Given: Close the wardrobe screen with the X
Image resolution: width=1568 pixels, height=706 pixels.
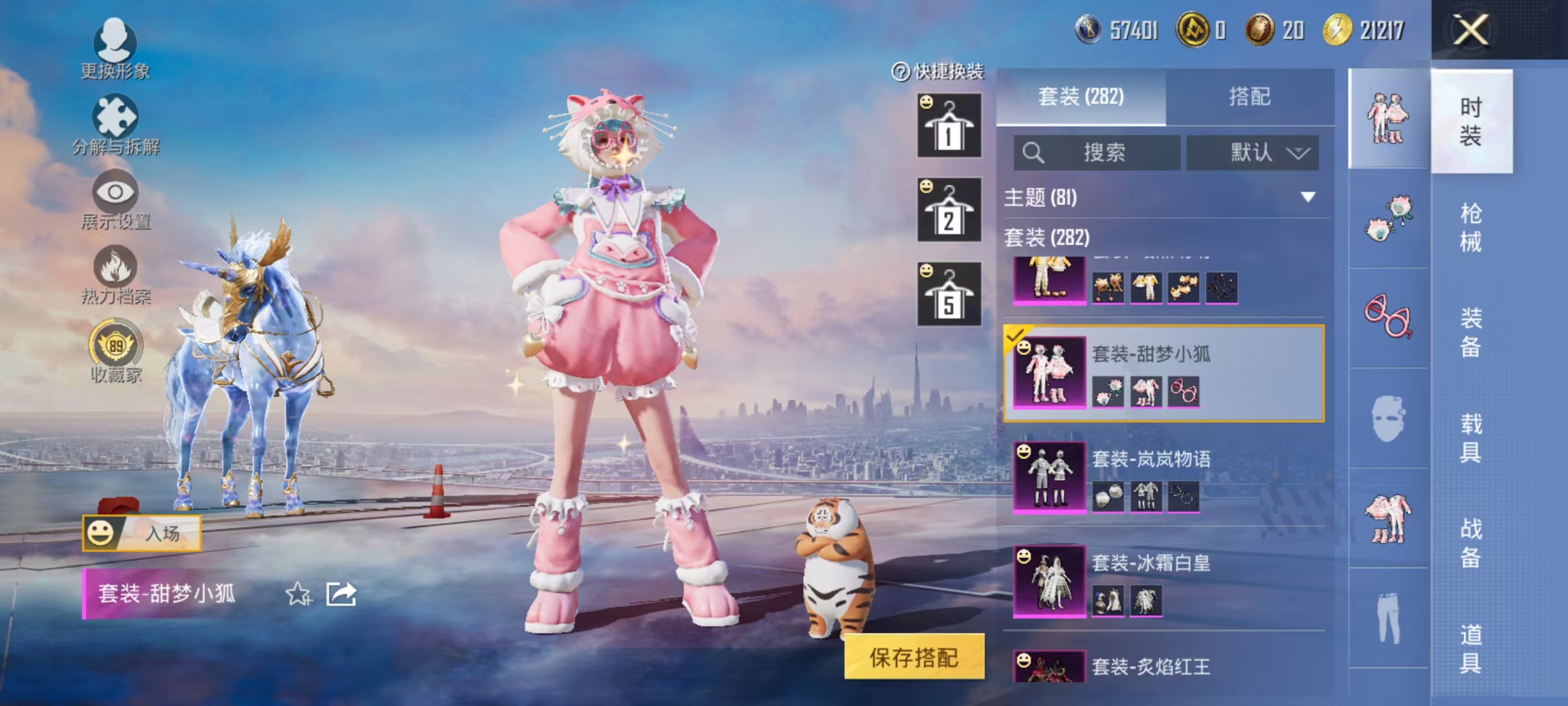Looking at the screenshot, I should 1470,29.
